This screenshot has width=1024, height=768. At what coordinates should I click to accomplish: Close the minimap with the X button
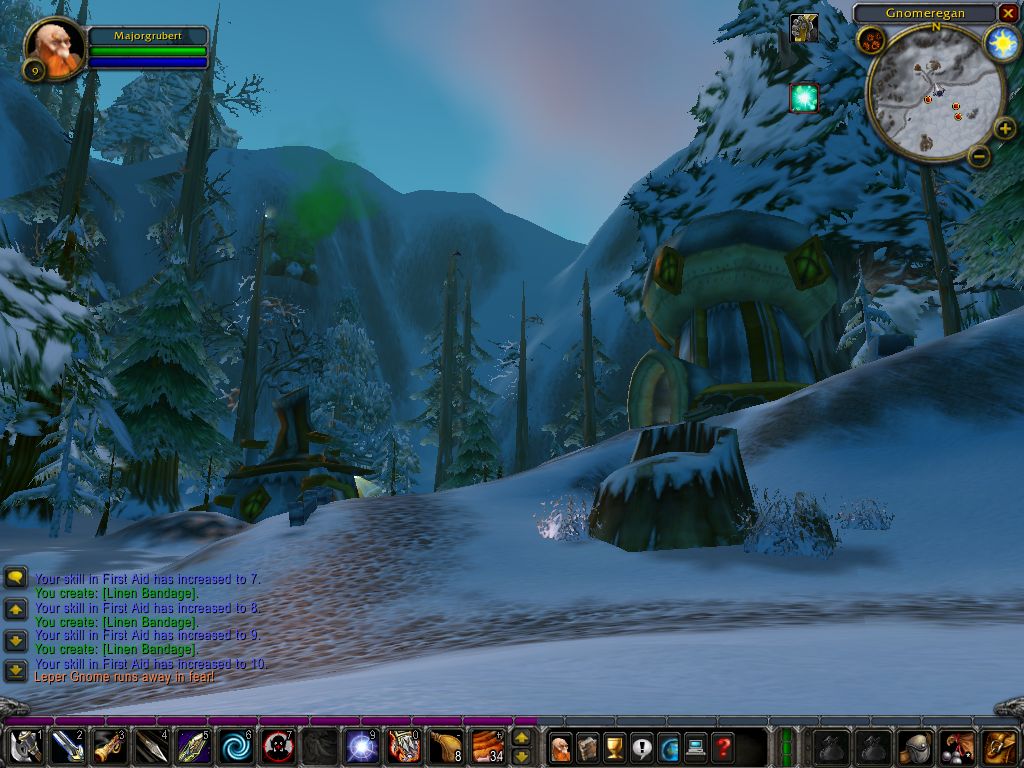(1008, 13)
